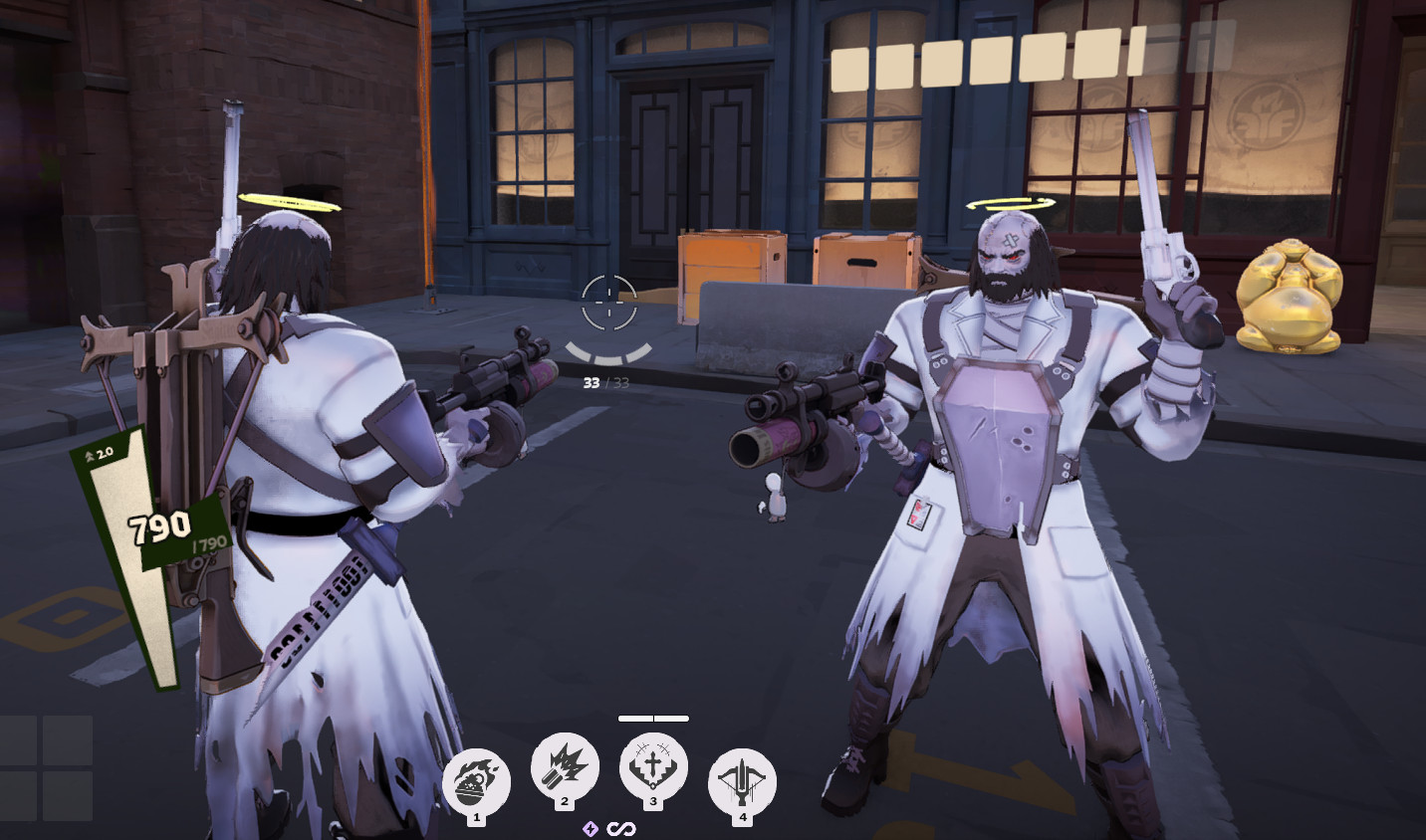Activate the flaming grenade ability
Image resolution: width=1426 pixels, height=840 pixels.
476,782
